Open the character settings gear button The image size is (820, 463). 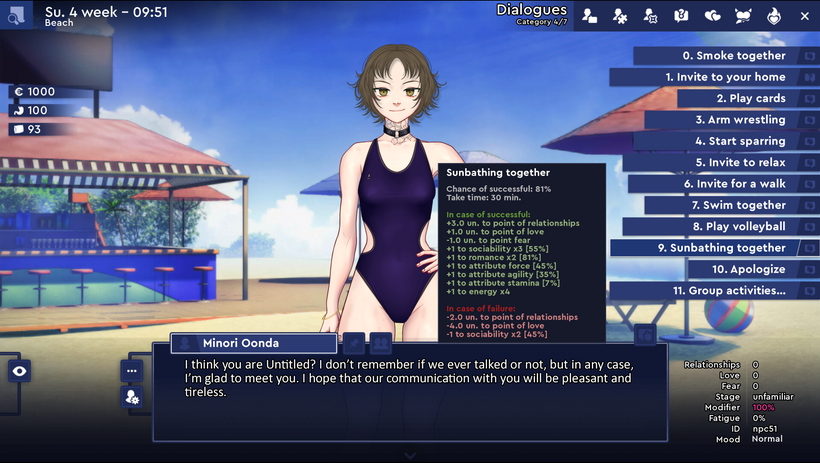[x=132, y=397]
